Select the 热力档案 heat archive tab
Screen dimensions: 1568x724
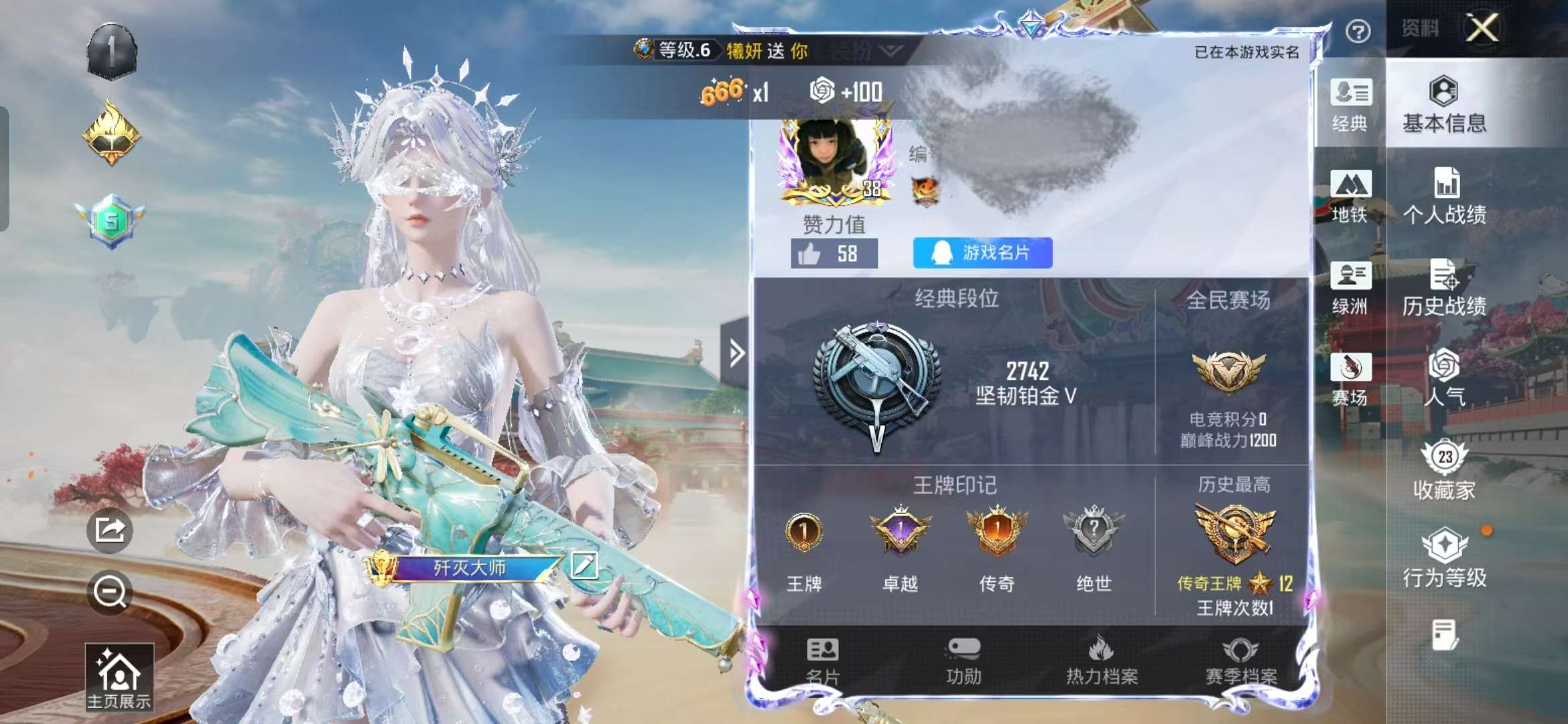(1102, 661)
